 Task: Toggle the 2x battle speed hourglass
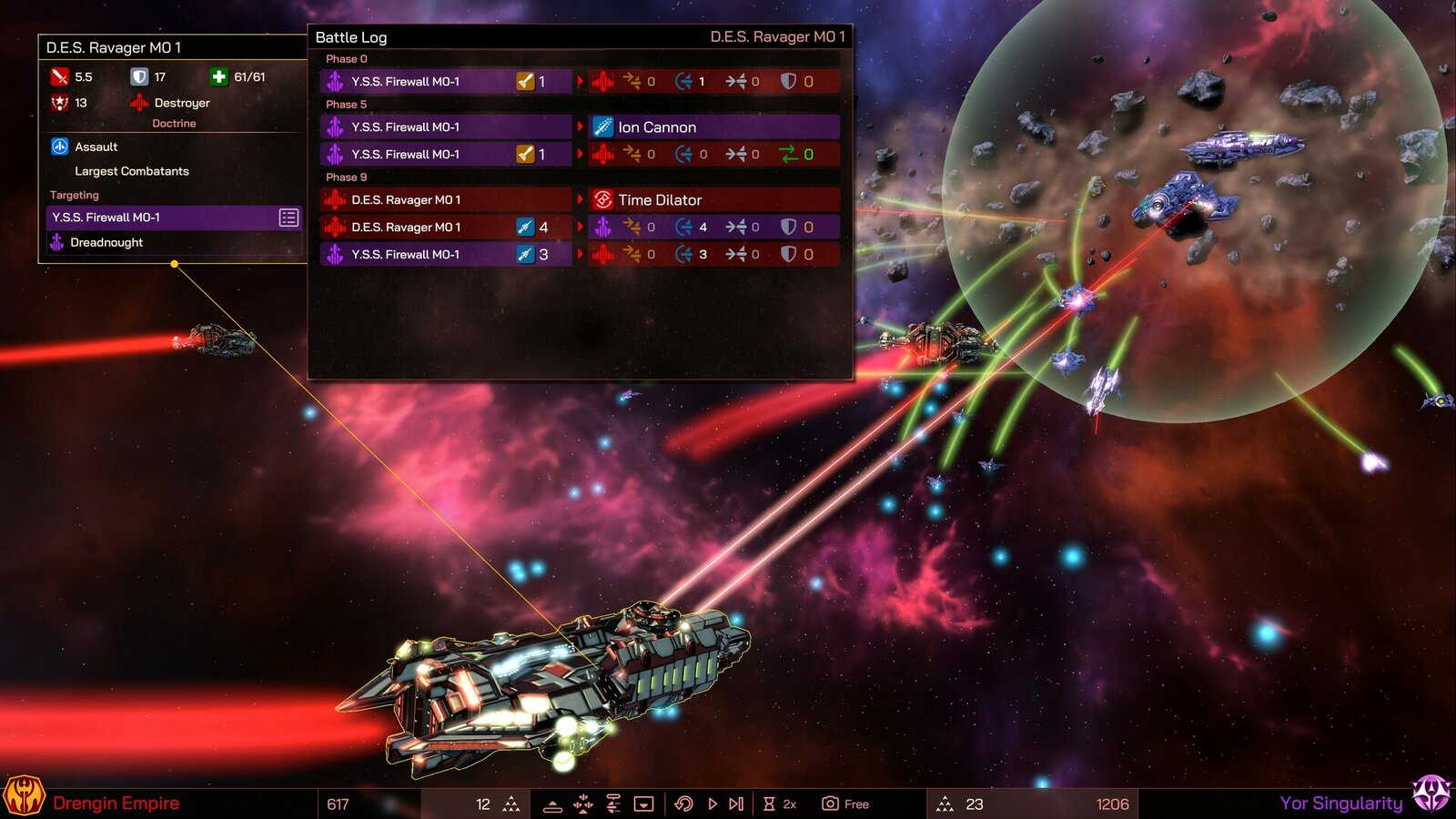(769, 804)
